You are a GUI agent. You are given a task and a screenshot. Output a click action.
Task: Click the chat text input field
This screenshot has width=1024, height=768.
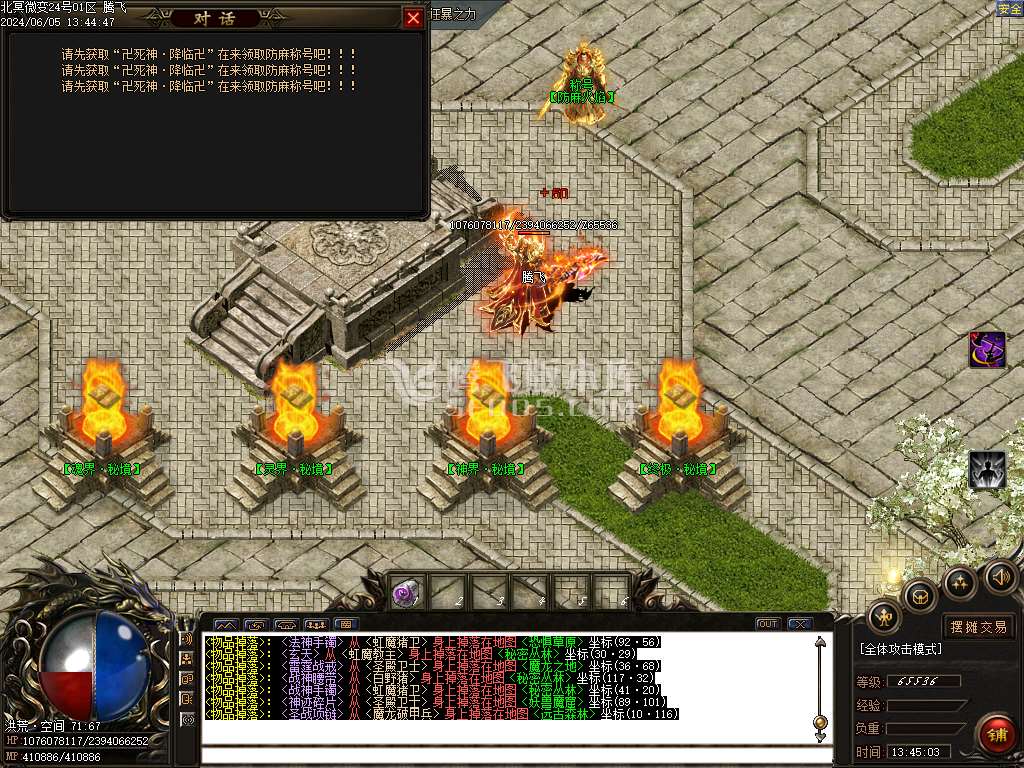510,755
